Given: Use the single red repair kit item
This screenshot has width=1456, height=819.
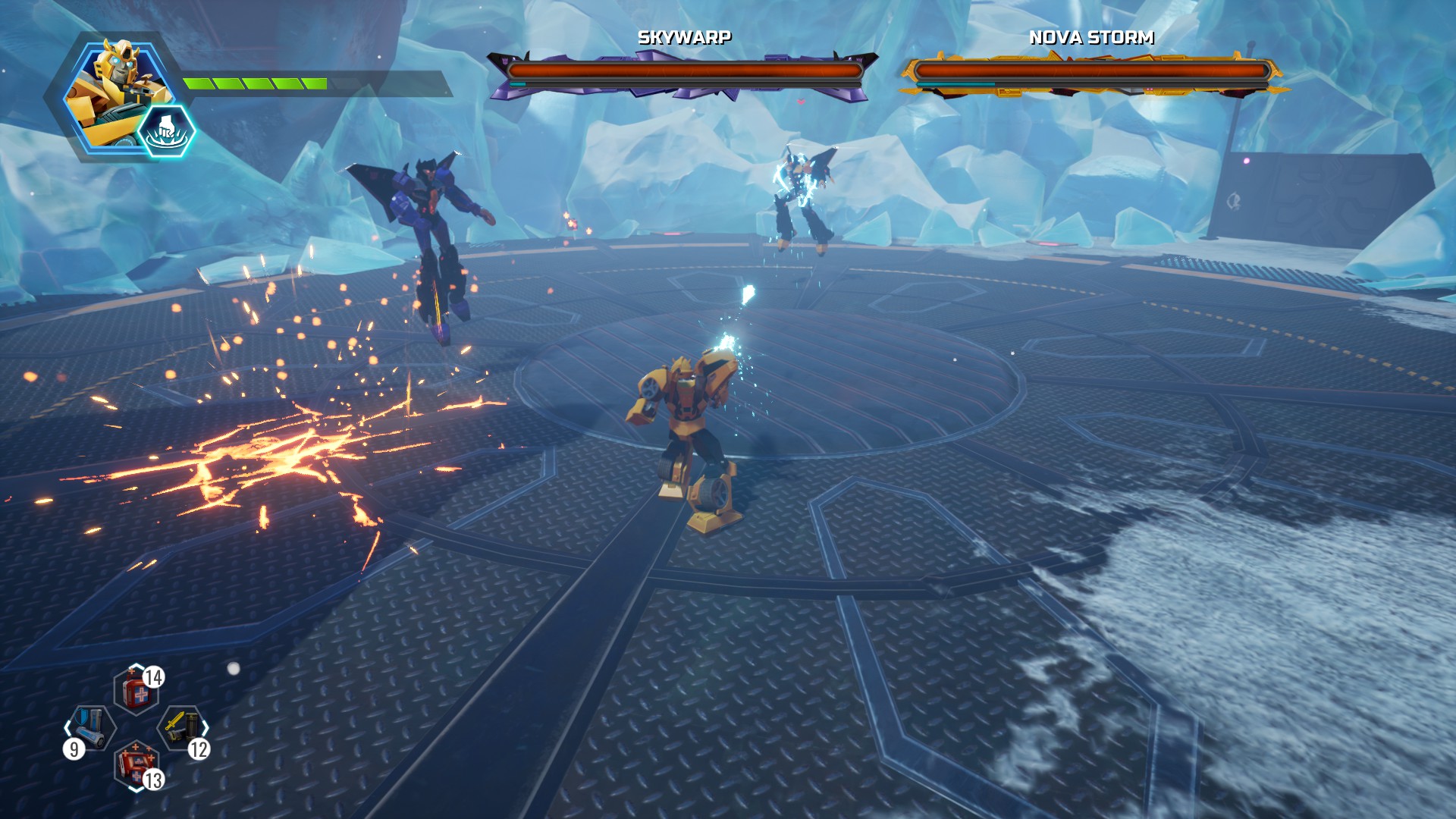Looking at the screenshot, I should click(136, 692).
